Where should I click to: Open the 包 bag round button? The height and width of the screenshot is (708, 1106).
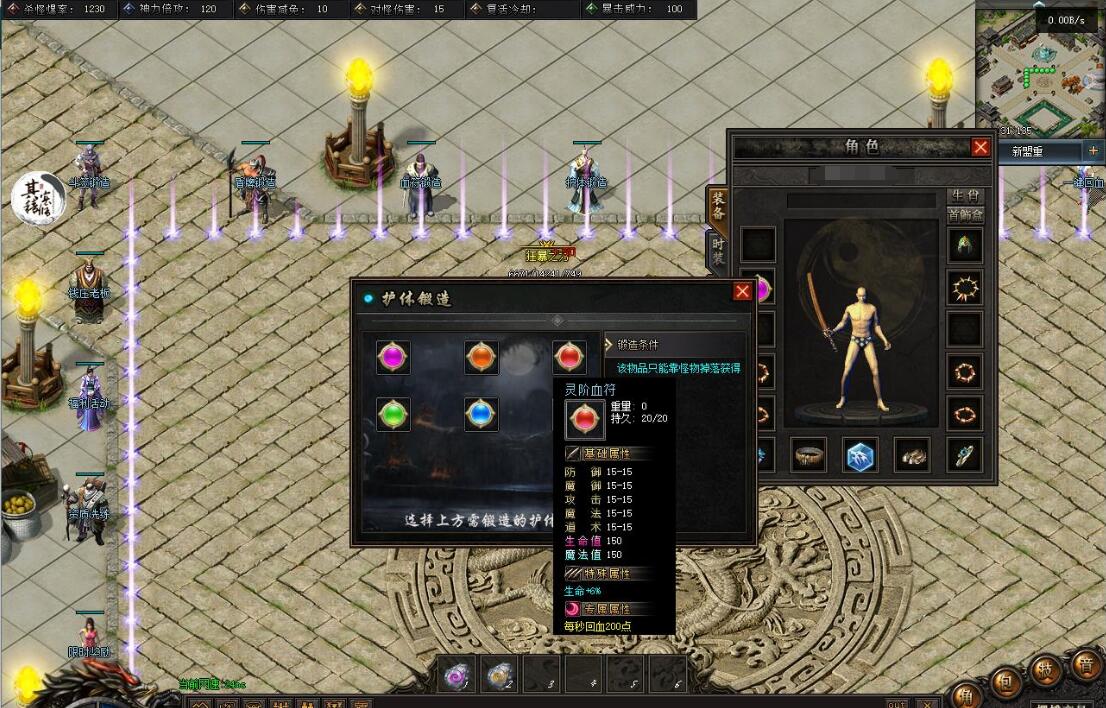(1007, 682)
